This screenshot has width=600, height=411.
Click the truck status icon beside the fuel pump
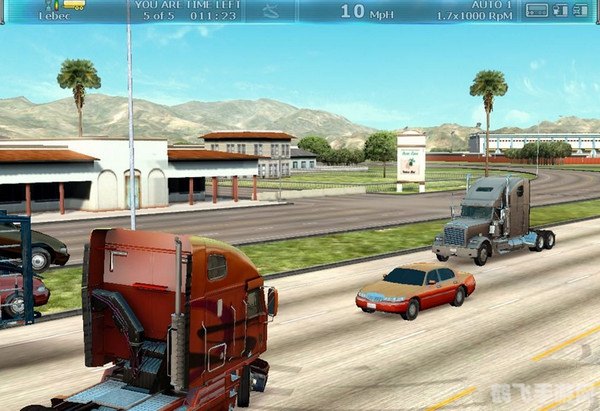(x=581, y=10)
